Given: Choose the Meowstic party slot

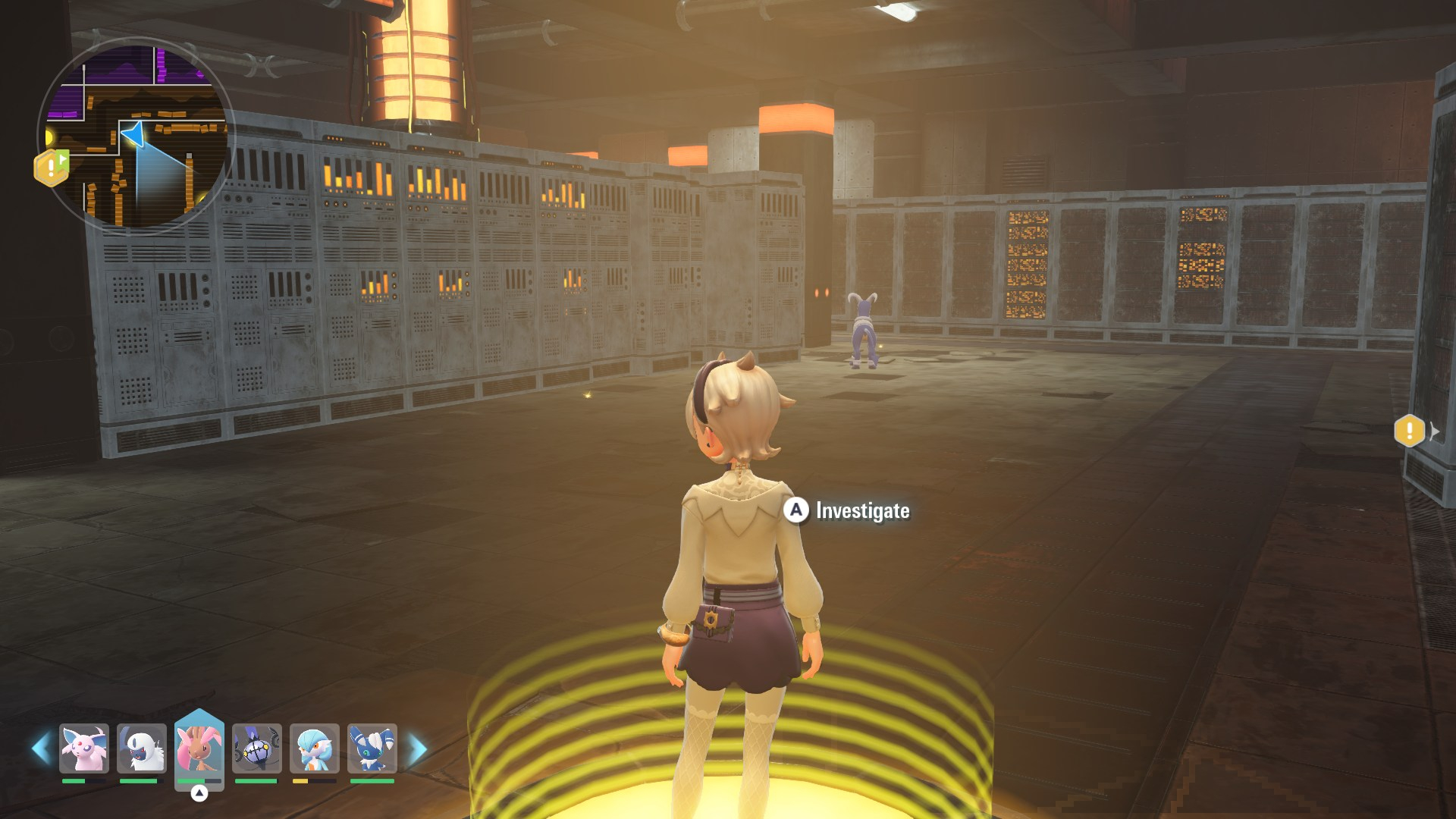Looking at the screenshot, I should tap(372, 748).
